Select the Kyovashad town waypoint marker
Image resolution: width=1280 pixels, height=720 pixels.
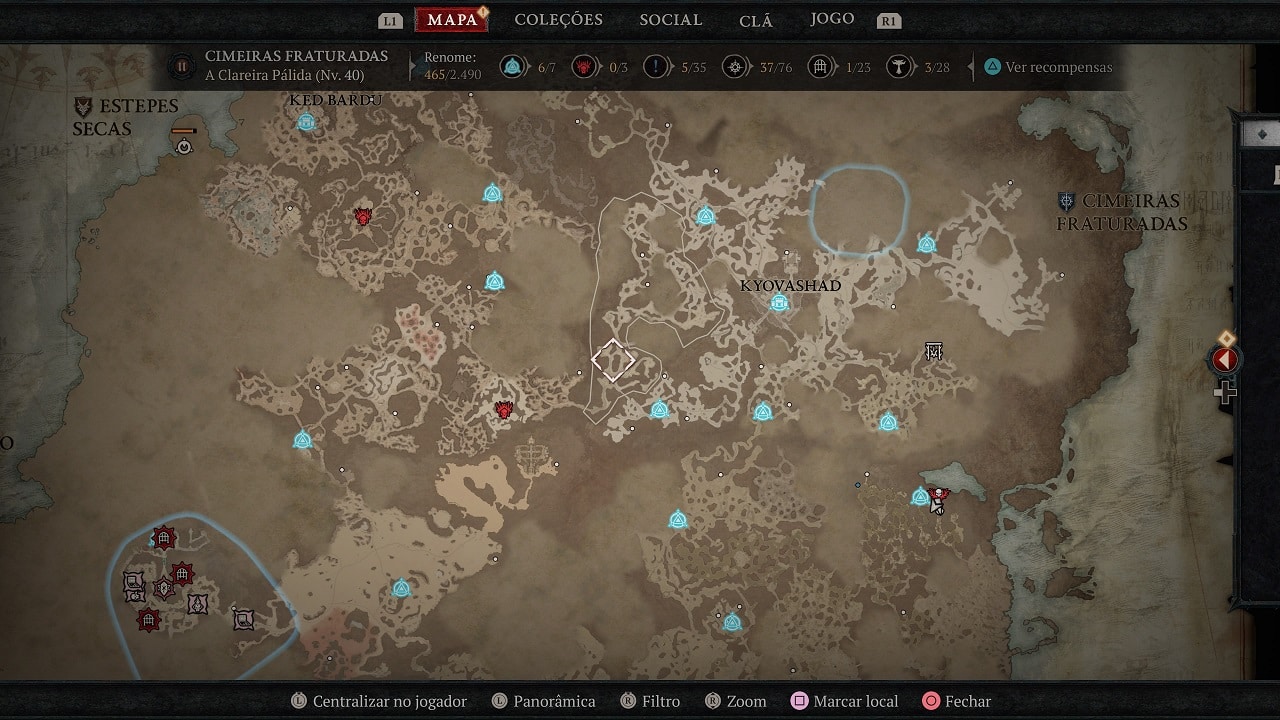pos(779,303)
